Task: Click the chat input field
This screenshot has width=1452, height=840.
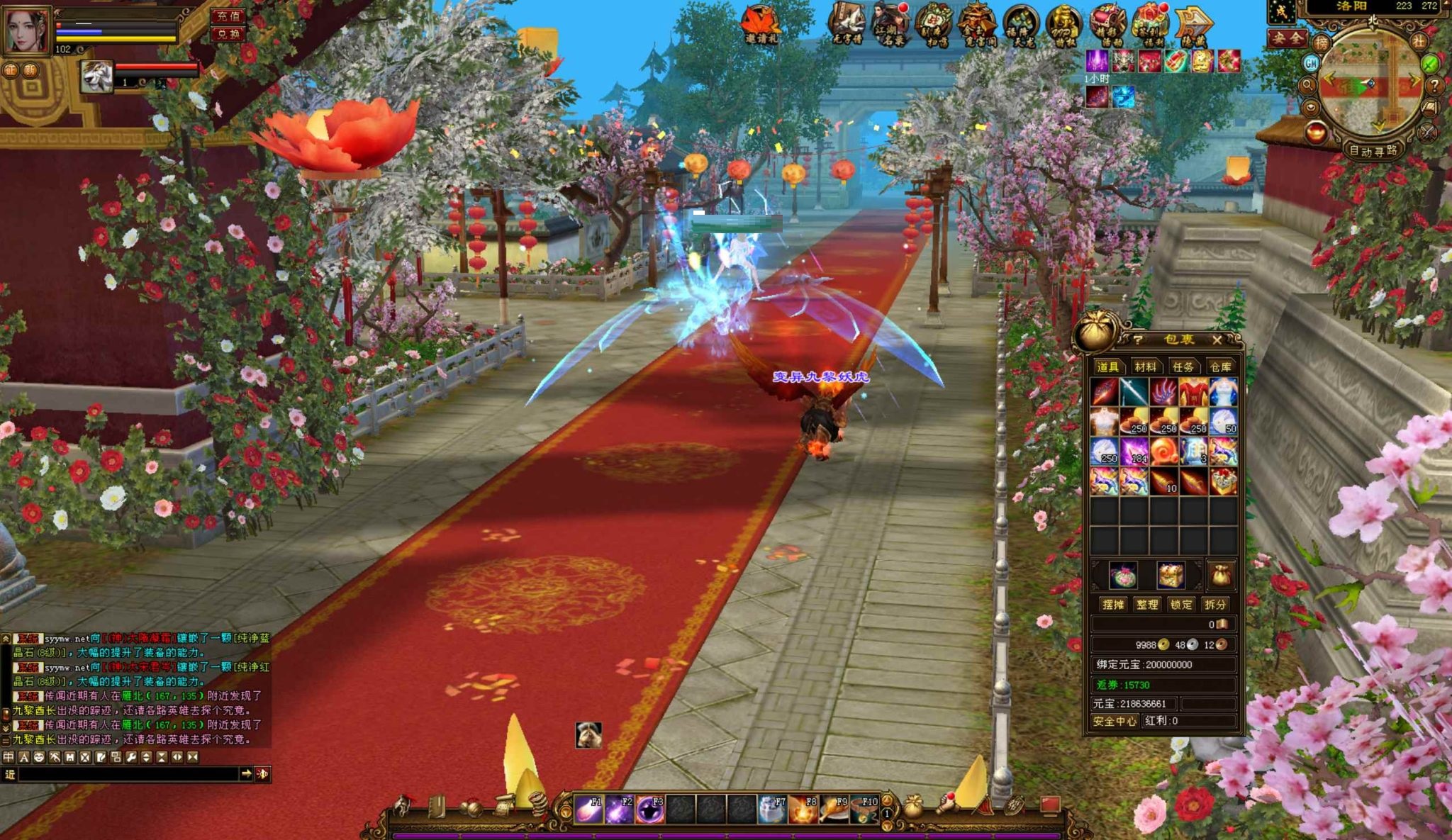Action: click(x=128, y=774)
